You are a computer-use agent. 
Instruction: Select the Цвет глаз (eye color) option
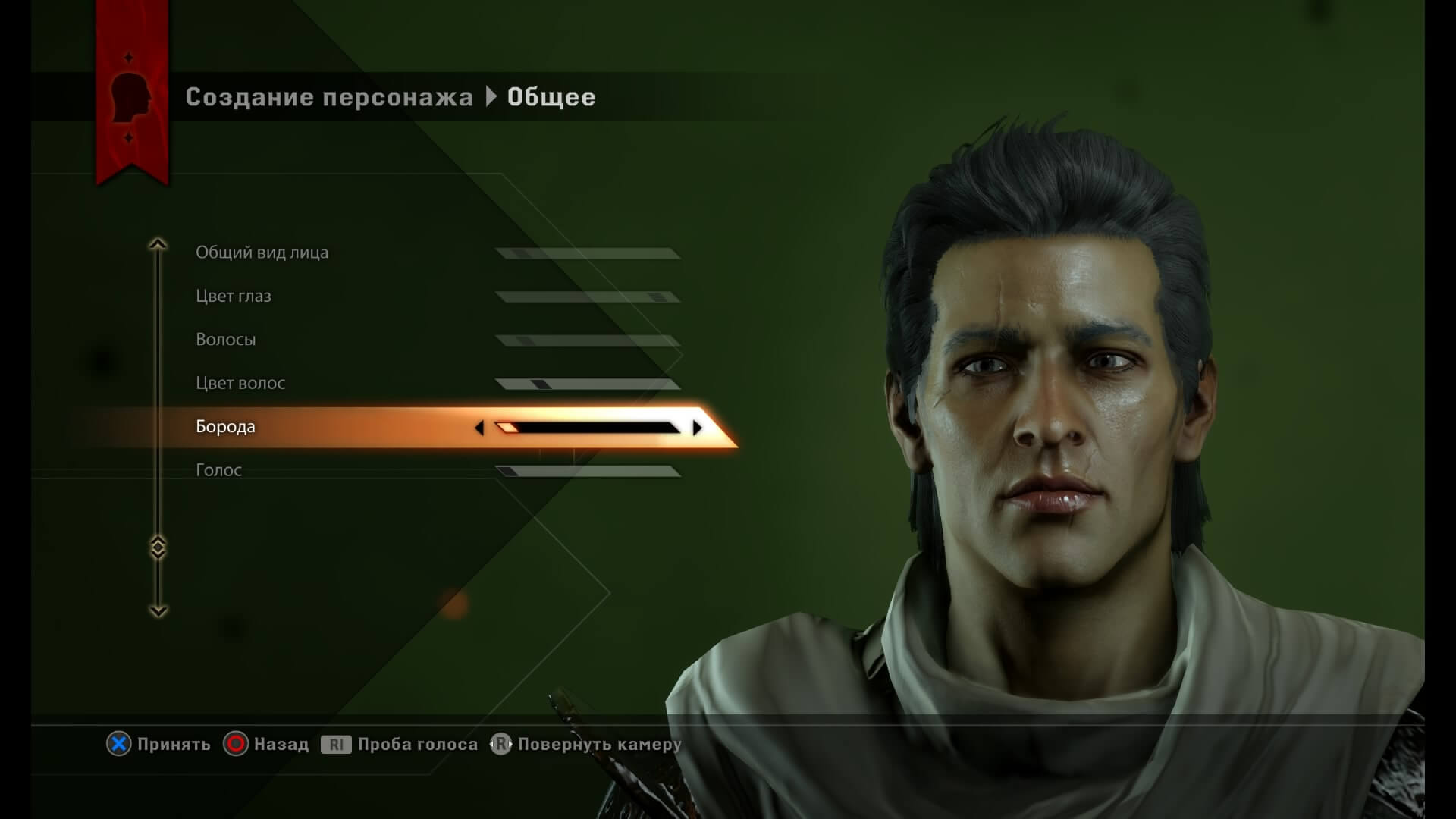click(x=234, y=296)
